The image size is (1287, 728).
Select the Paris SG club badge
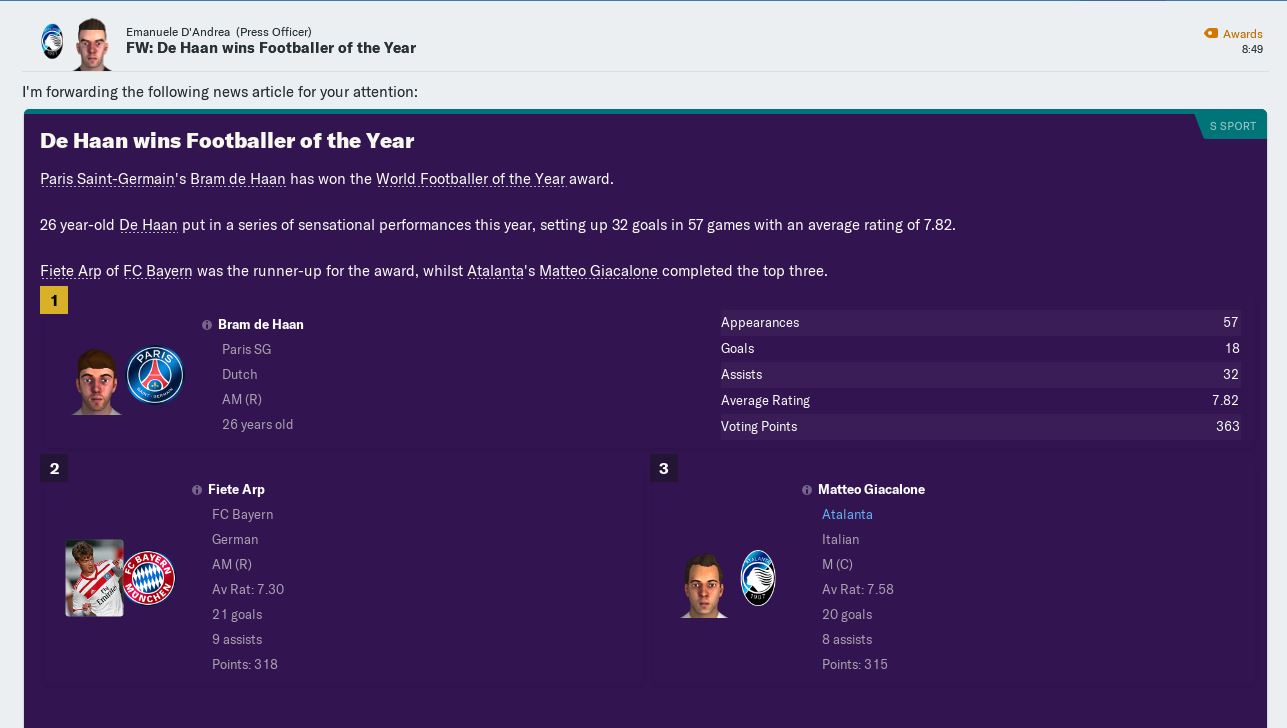pyautogui.click(x=155, y=375)
